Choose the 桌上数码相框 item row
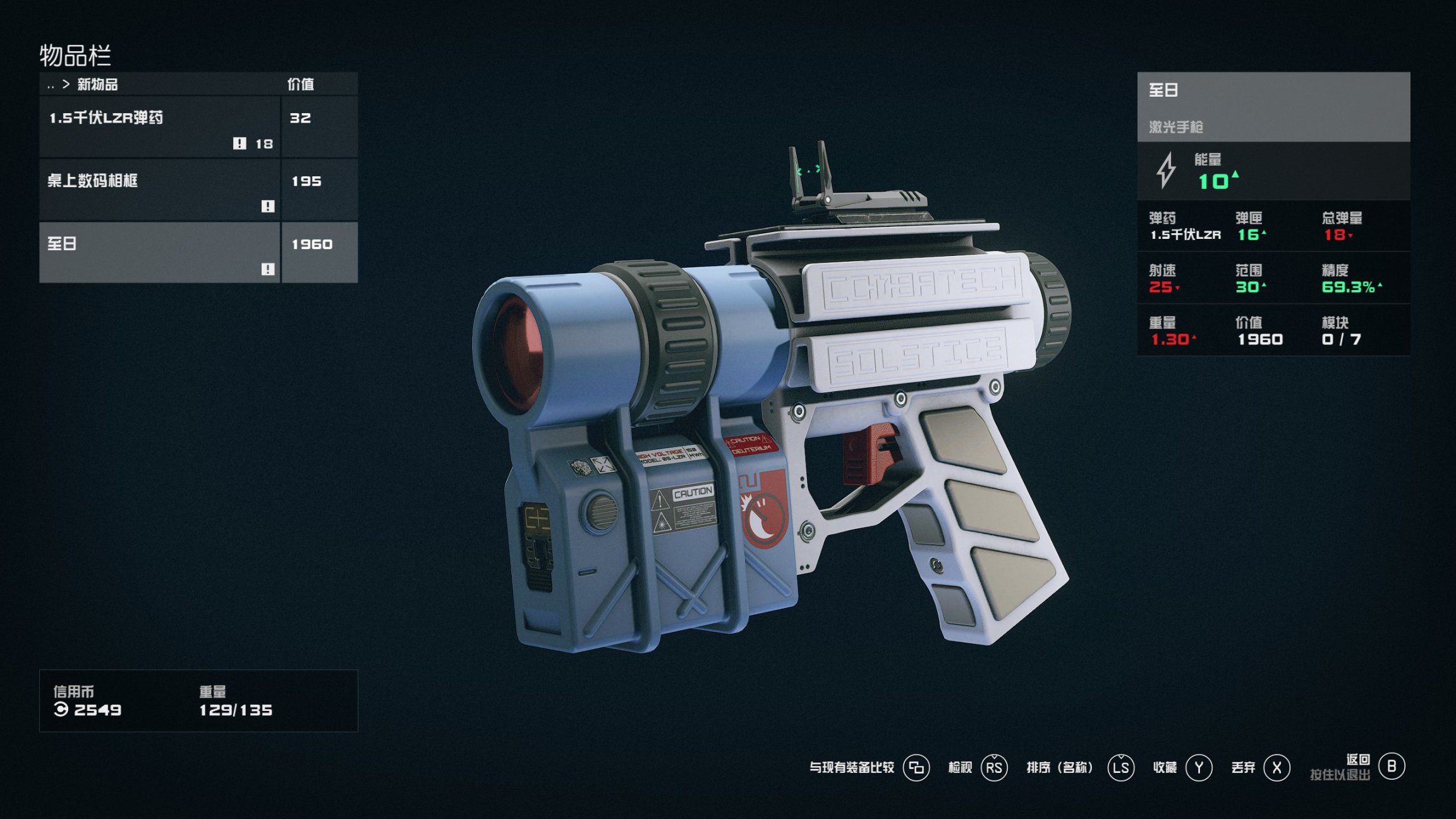Image resolution: width=1456 pixels, height=819 pixels. [159, 190]
